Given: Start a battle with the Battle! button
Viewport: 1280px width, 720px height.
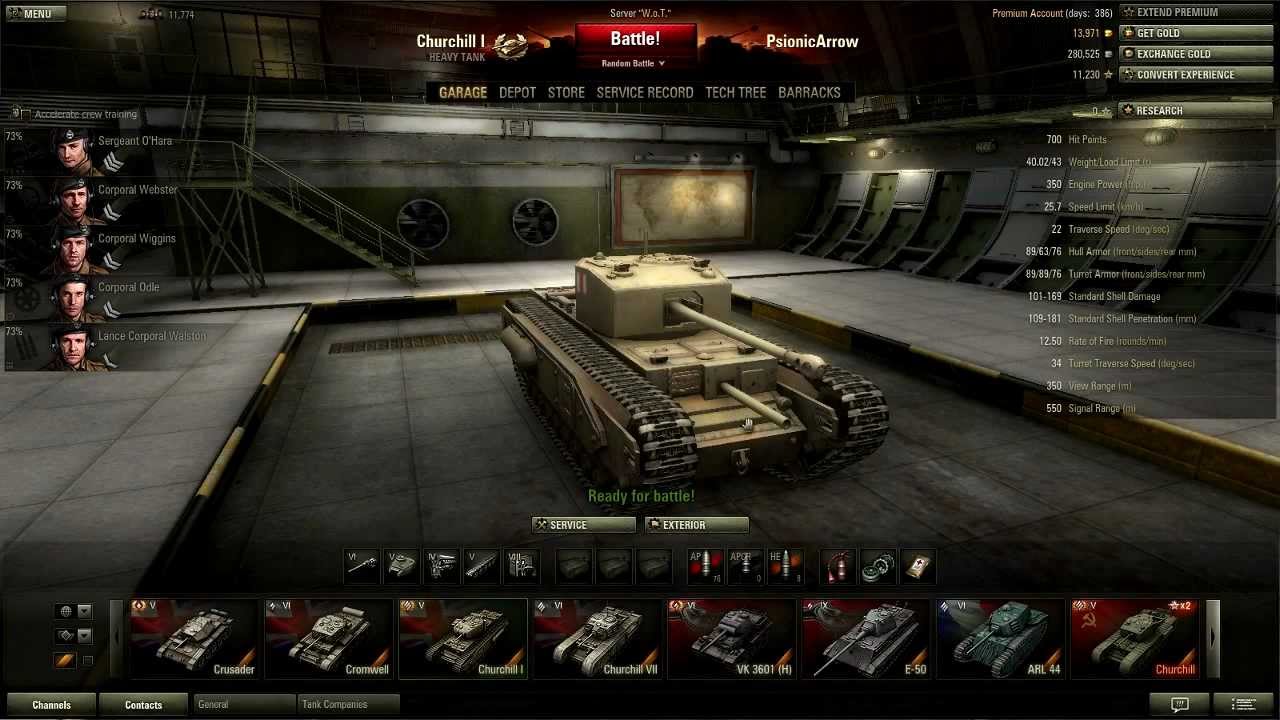Looking at the screenshot, I should pyautogui.click(x=634, y=40).
